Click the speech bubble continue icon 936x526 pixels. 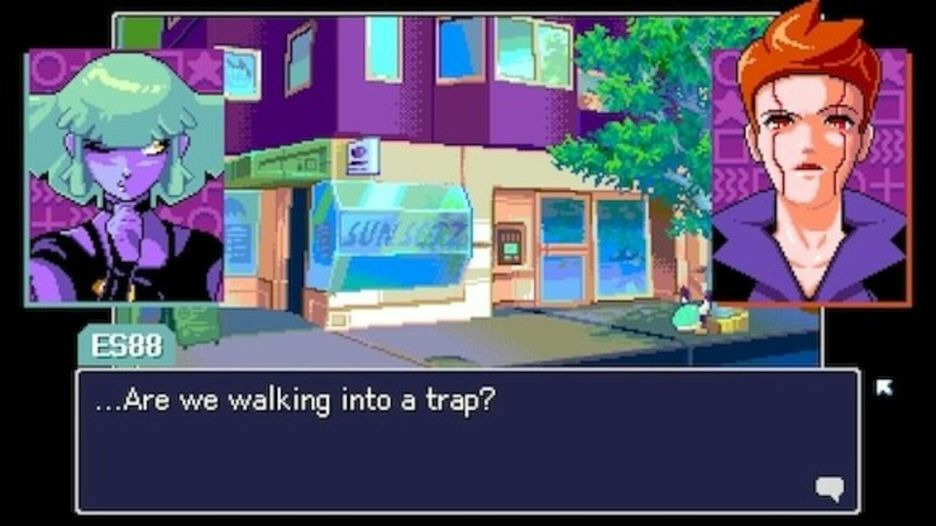(829, 488)
